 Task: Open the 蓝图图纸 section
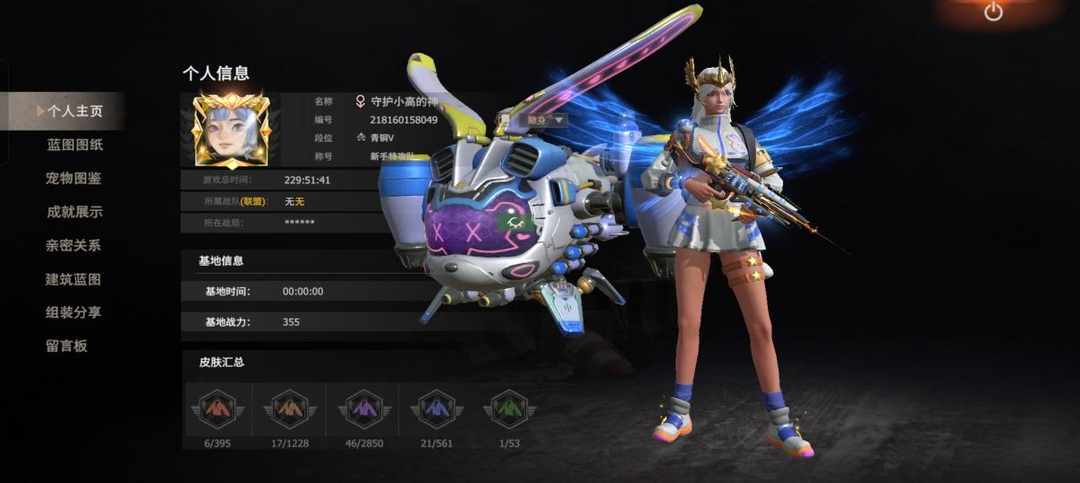tap(74, 145)
